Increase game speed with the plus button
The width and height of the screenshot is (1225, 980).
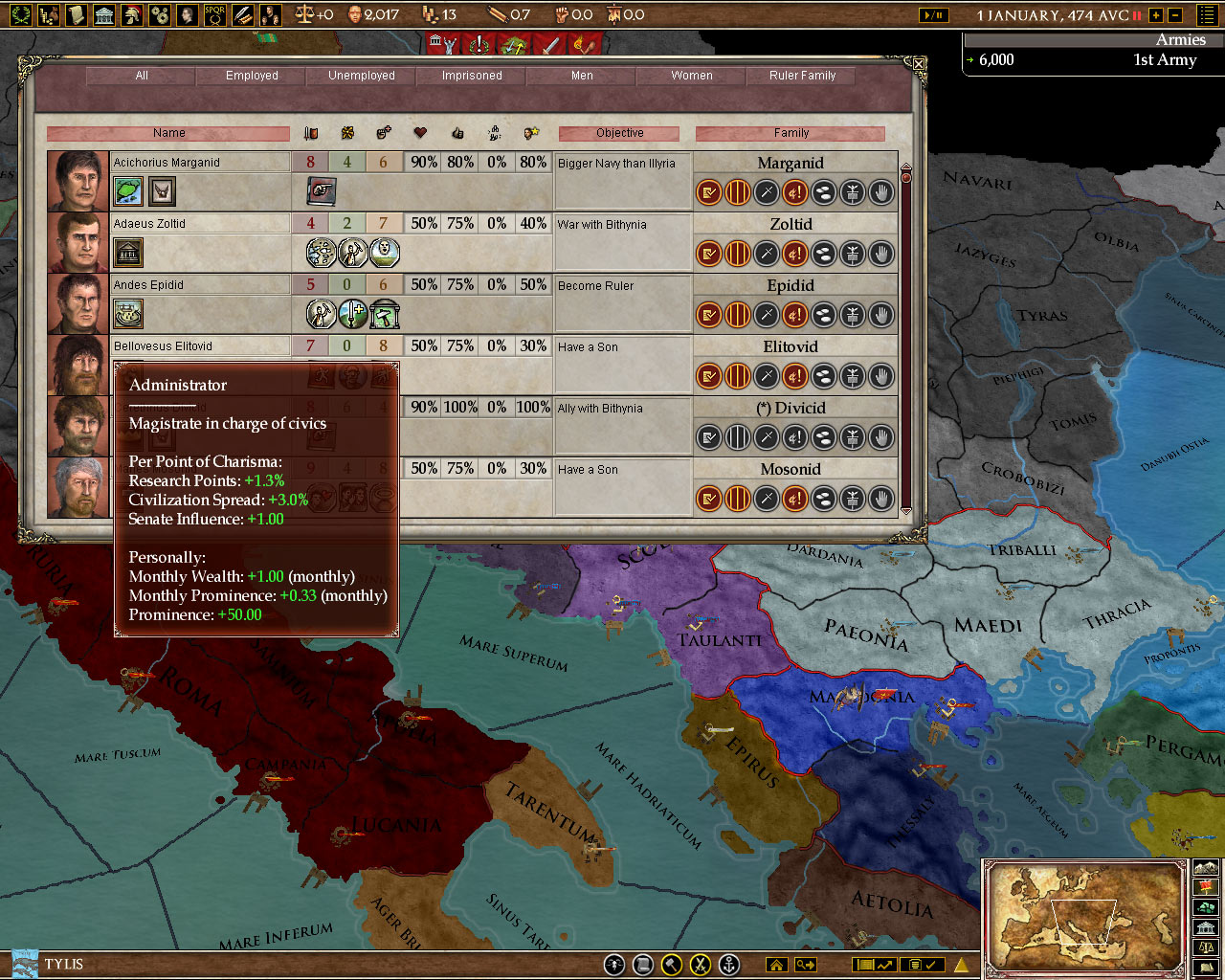[x=1155, y=14]
